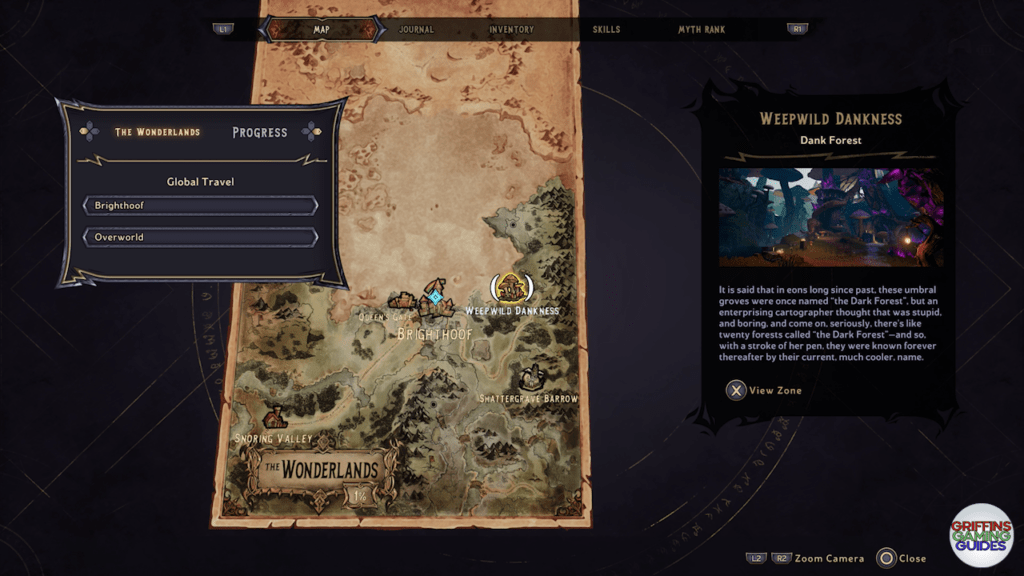Choose Brighthoof in Global Travel

coord(200,206)
